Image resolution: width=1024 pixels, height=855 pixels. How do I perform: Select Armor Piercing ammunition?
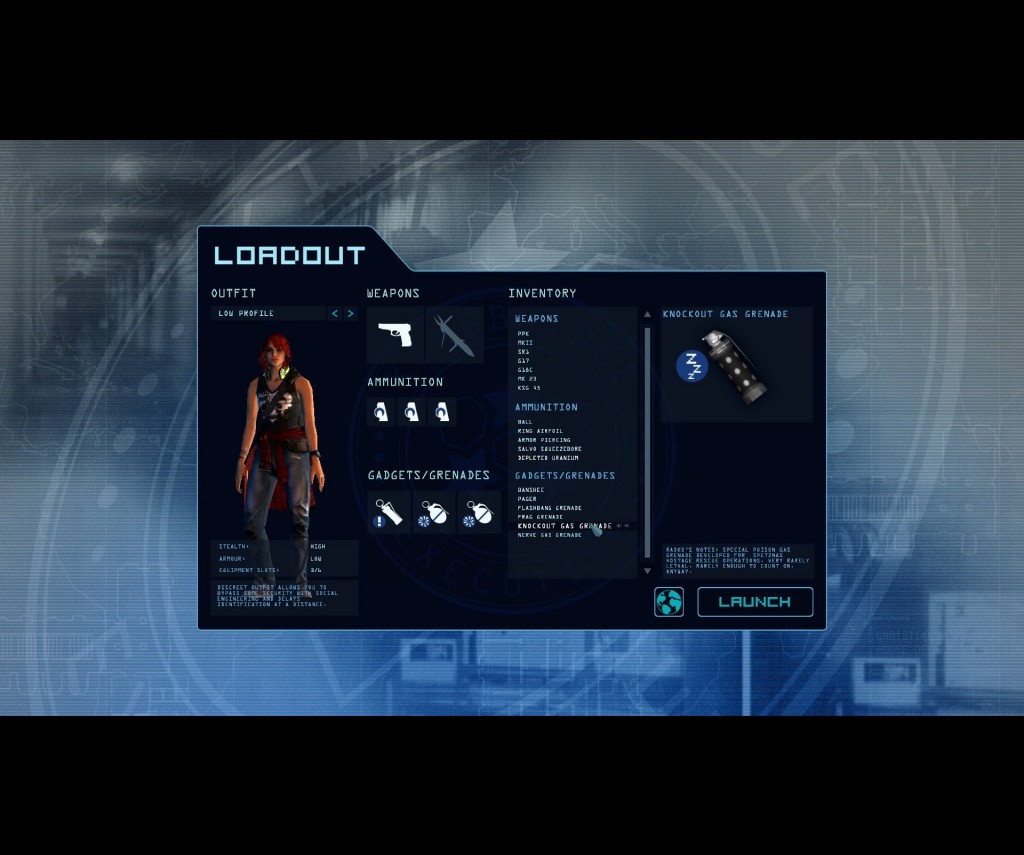[543, 440]
